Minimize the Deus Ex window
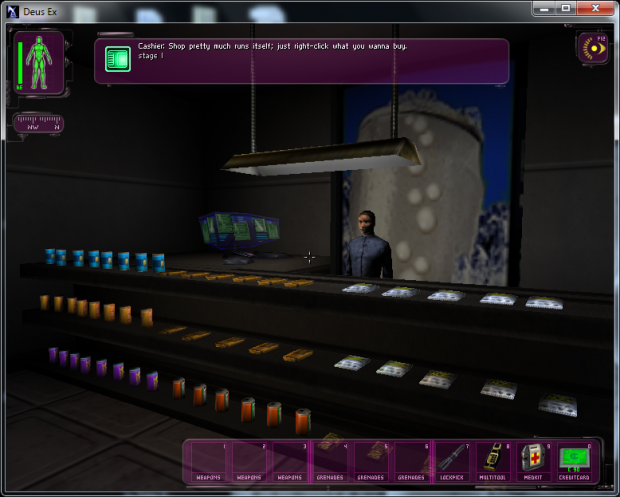 tap(542, 8)
